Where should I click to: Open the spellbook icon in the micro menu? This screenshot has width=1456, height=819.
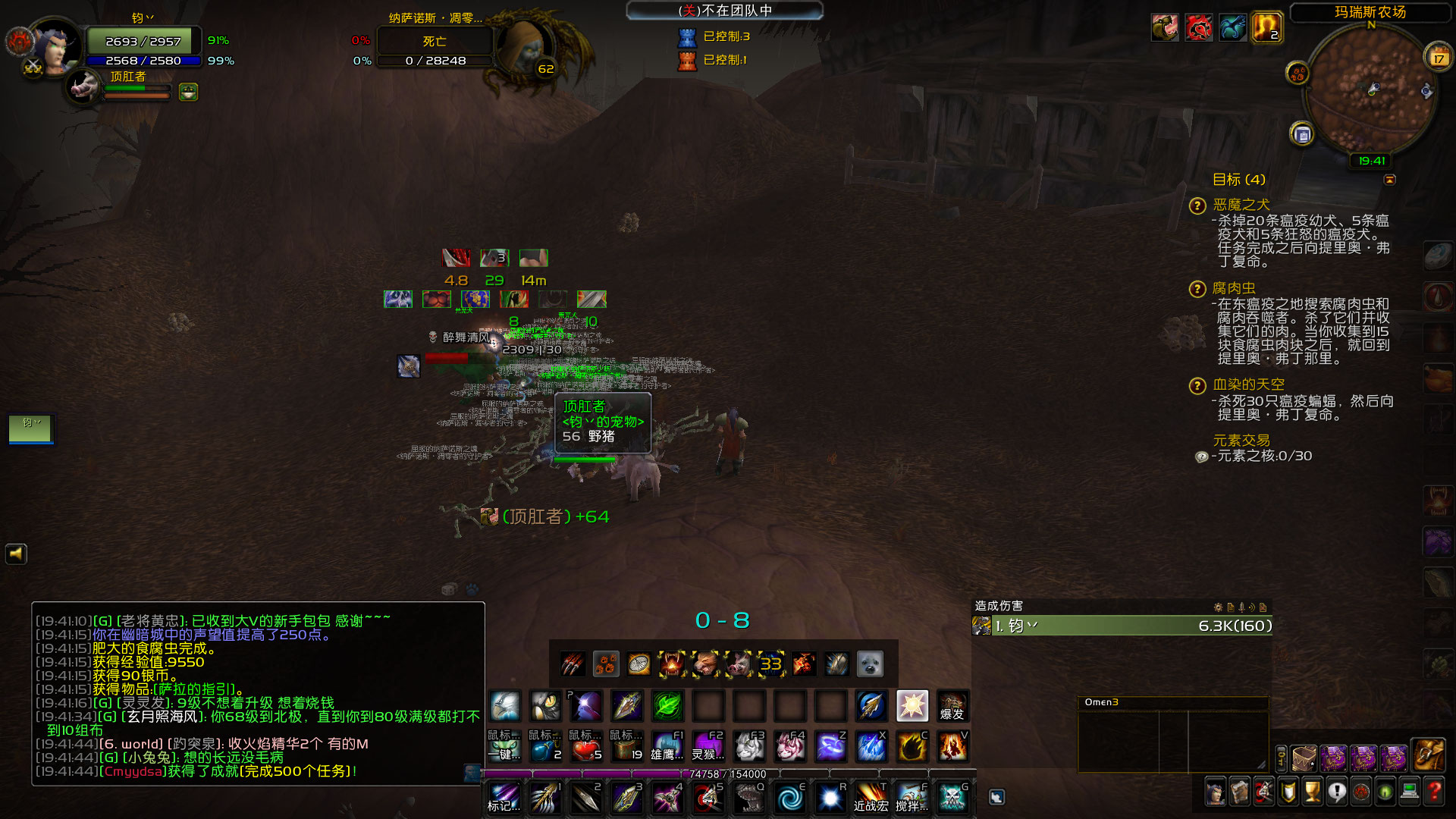pyautogui.click(x=1240, y=792)
